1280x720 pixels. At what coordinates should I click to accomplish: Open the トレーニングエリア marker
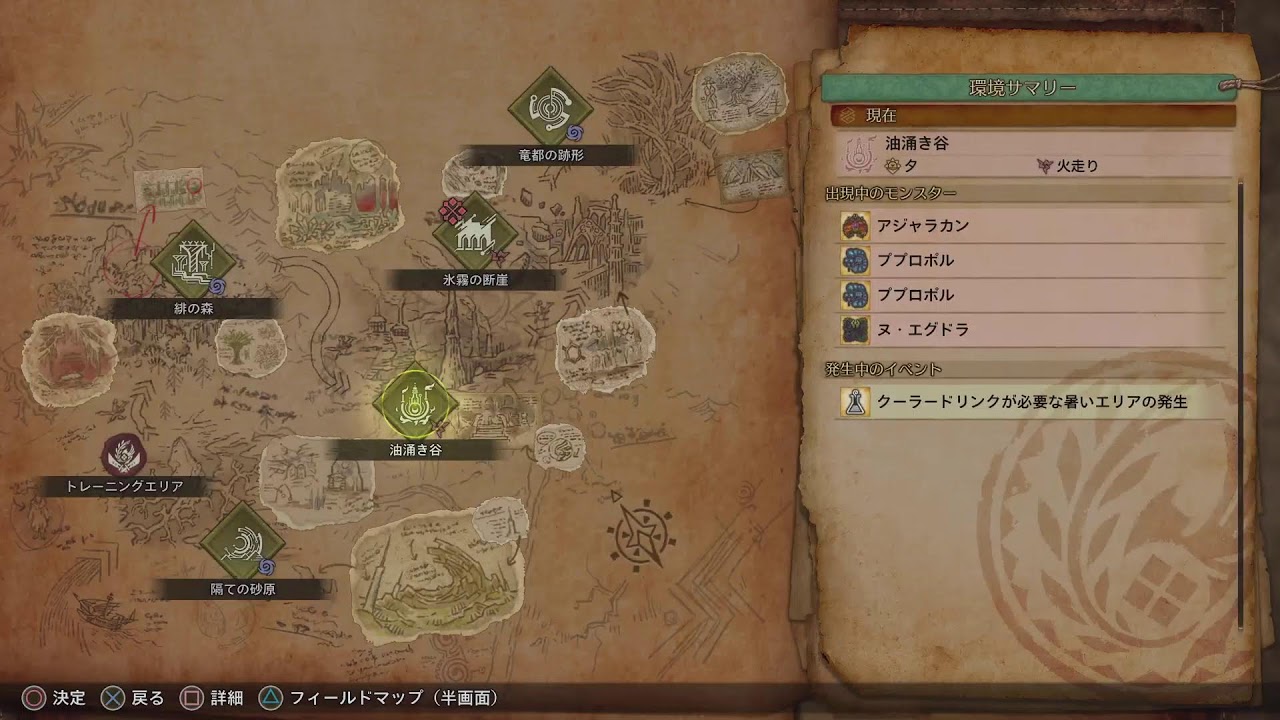(124, 456)
